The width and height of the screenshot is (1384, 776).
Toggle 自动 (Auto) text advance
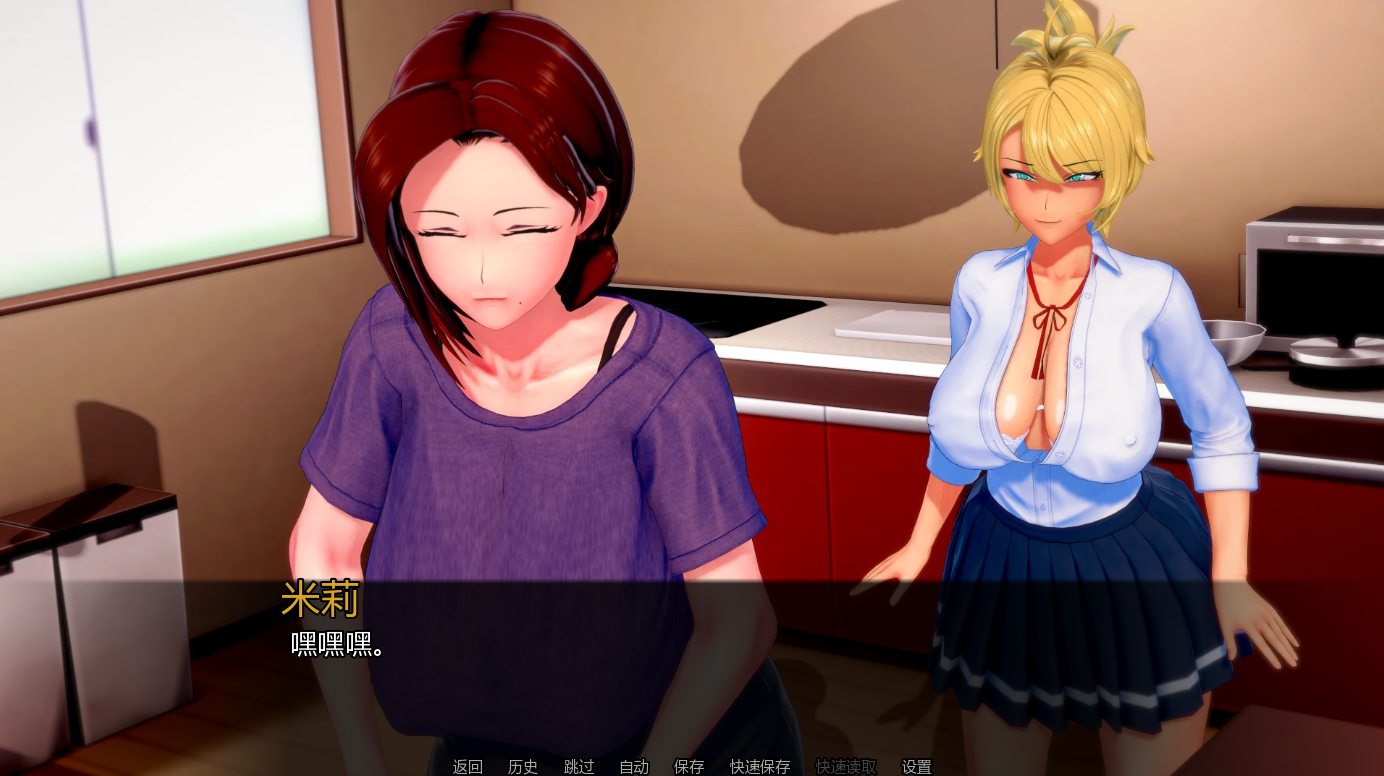pyautogui.click(x=634, y=767)
